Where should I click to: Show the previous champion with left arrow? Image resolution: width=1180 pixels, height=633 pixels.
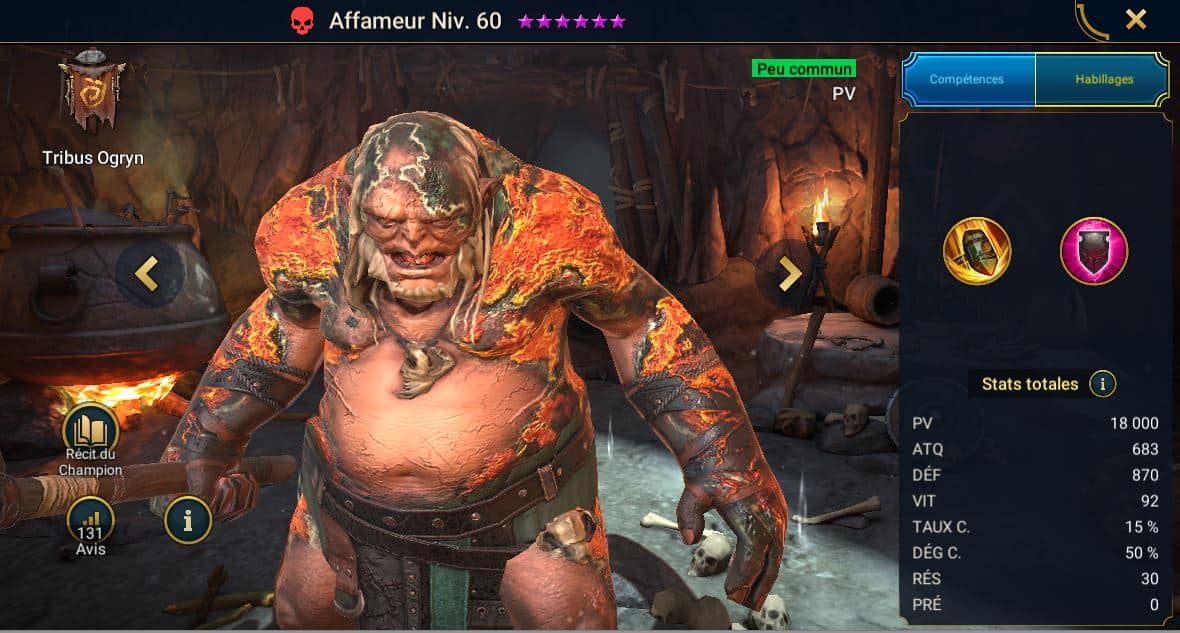click(x=148, y=273)
